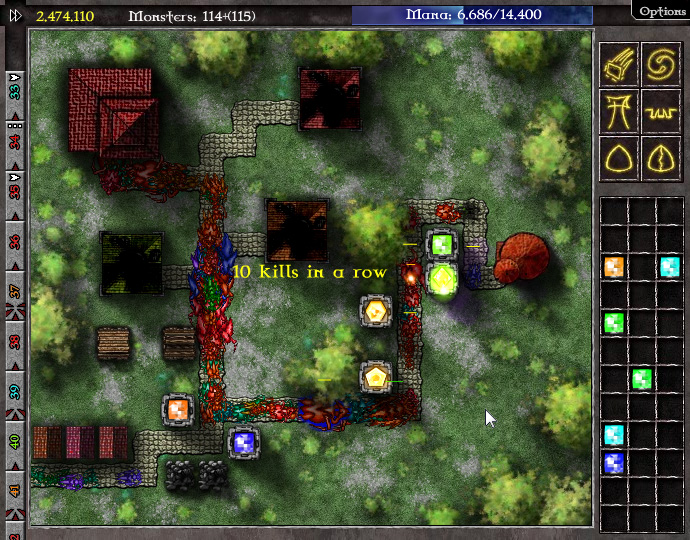Image resolution: width=690 pixels, height=540 pixels.
Task: Click wave stone number 36
Action: [x=15, y=241]
